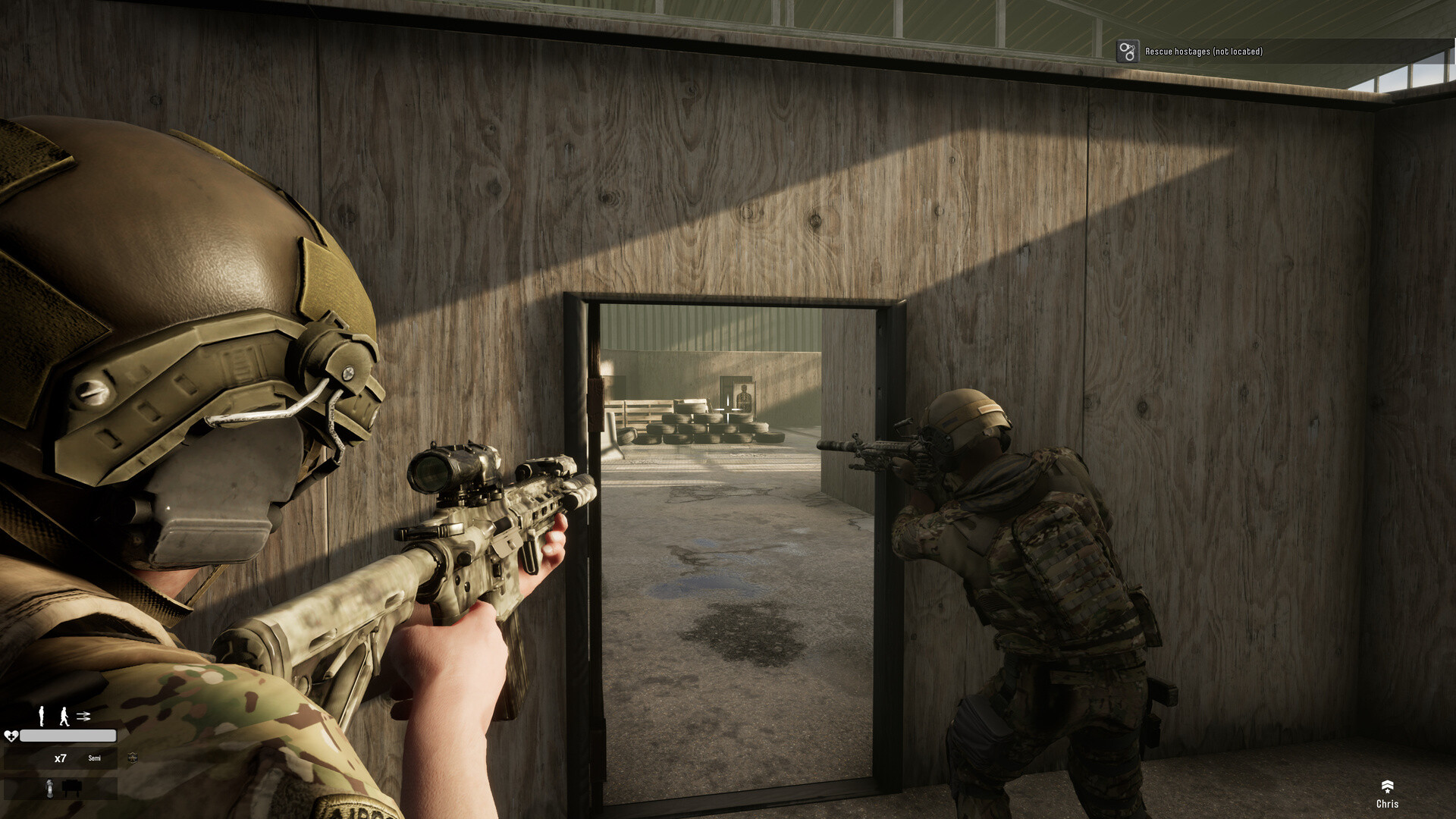Toggle the Semi fire mode indicator
1456x819 pixels.
click(x=94, y=758)
